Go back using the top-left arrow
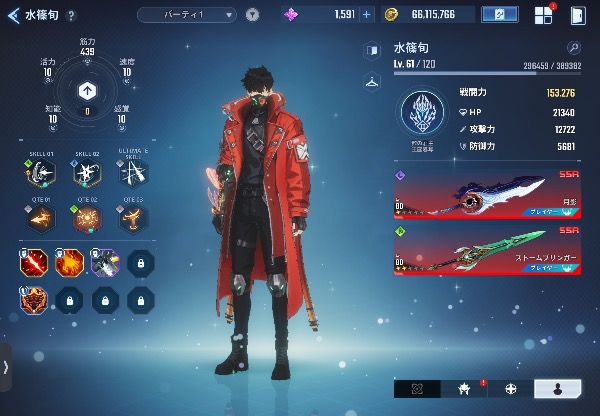 [x=14, y=15]
